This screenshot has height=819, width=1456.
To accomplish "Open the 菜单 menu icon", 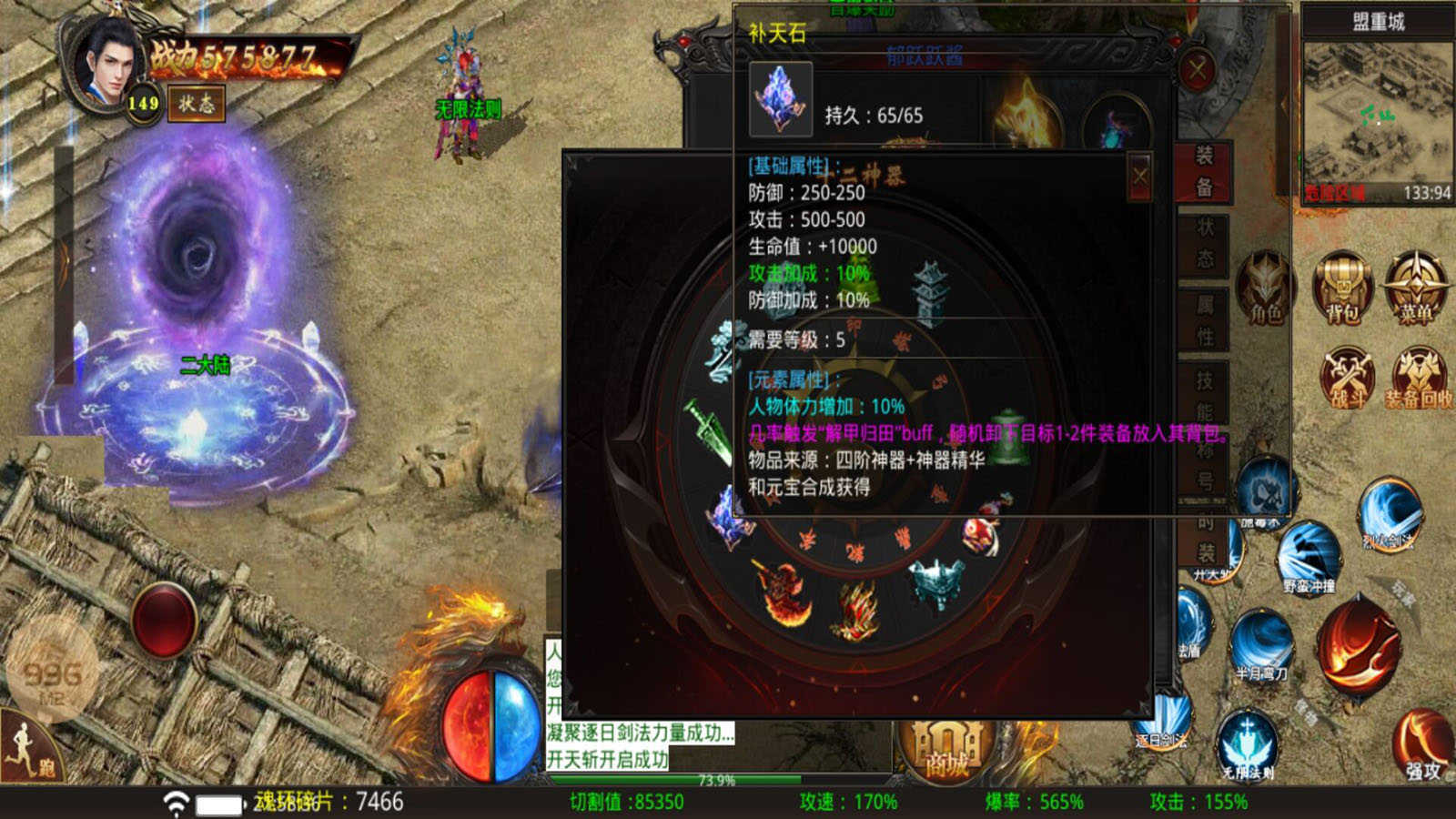I will 1415,287.
